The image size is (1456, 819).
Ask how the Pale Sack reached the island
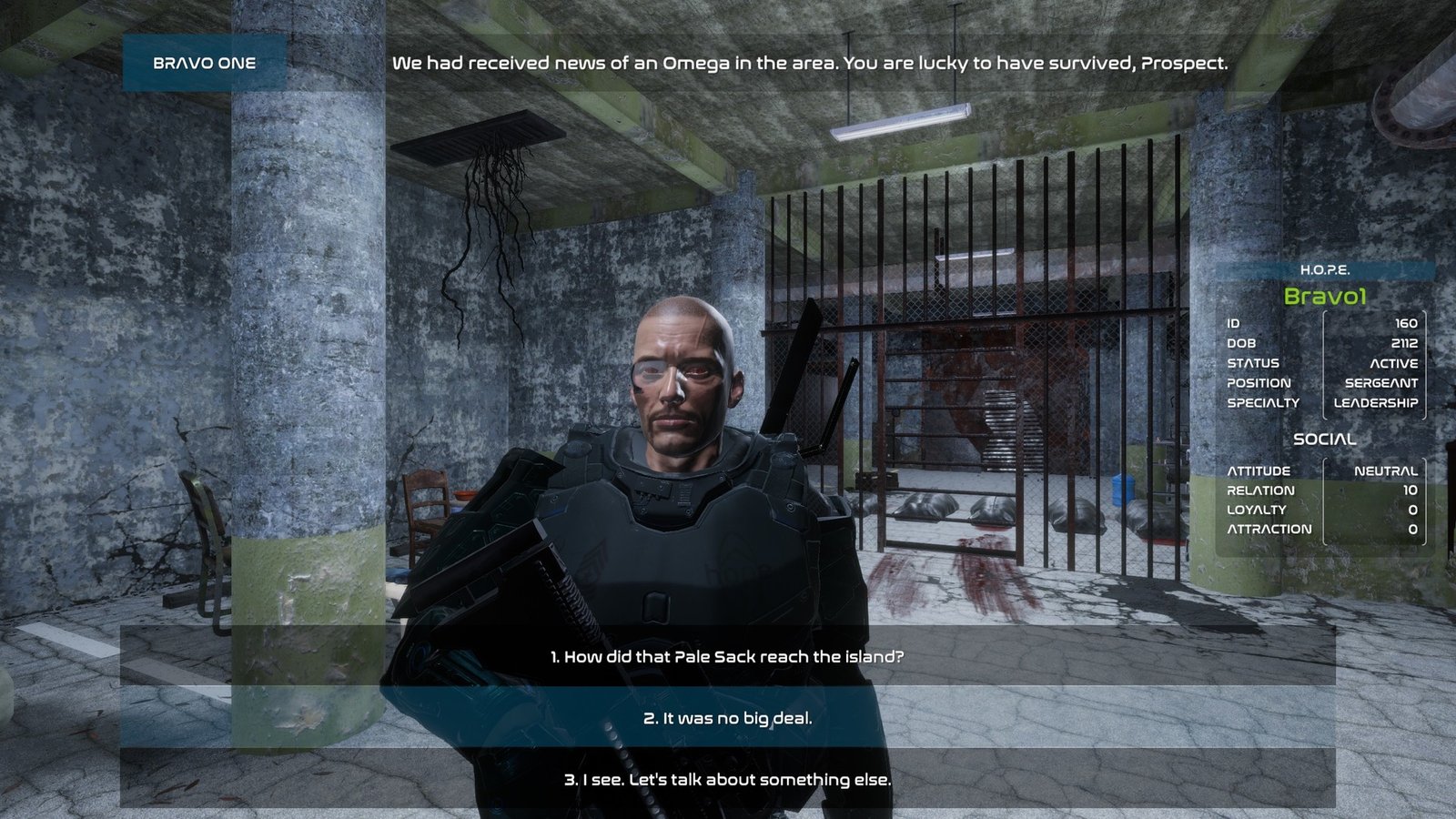coord(727,656)
